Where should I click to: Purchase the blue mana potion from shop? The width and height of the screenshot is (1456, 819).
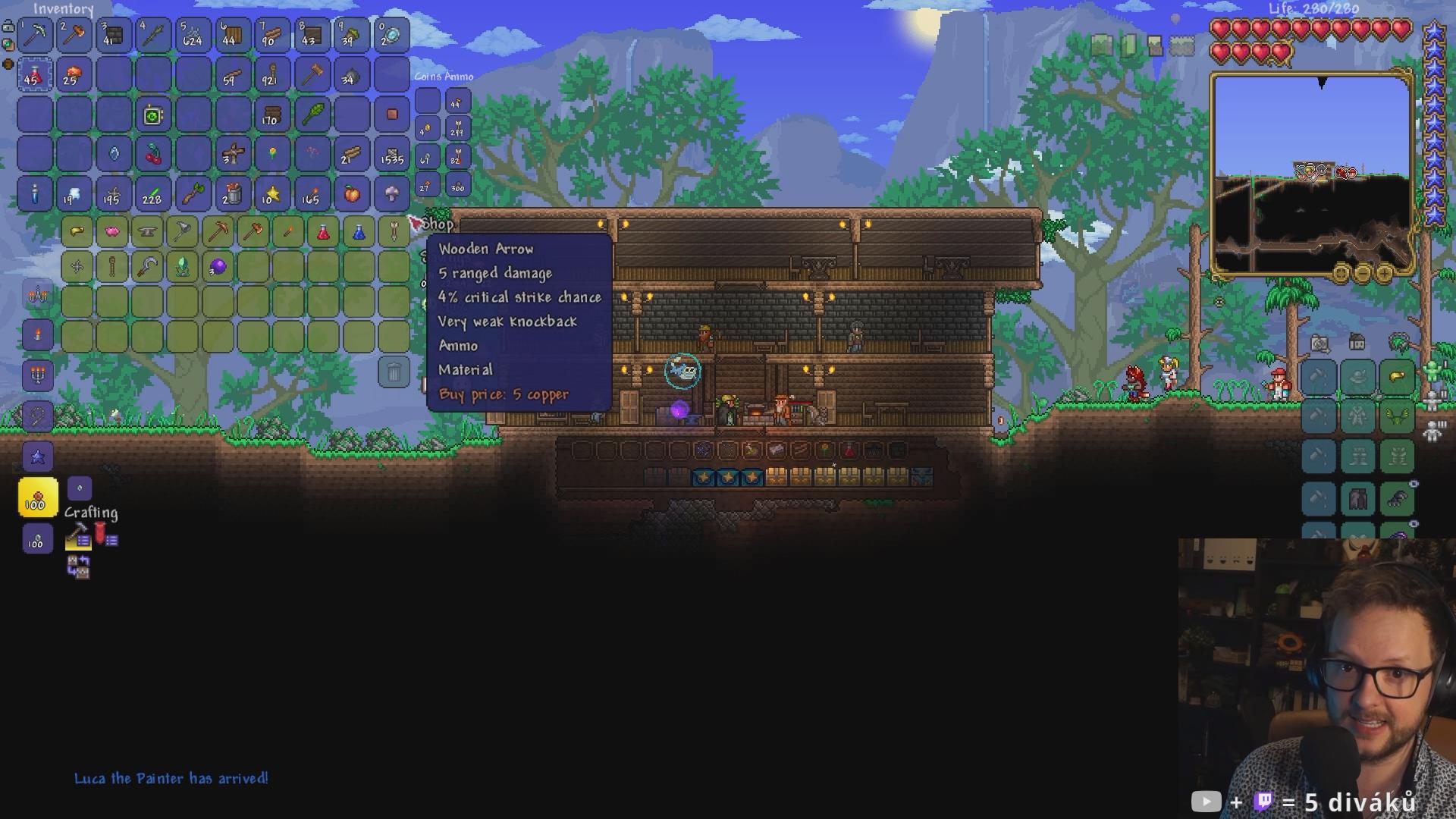click(359, 231)
